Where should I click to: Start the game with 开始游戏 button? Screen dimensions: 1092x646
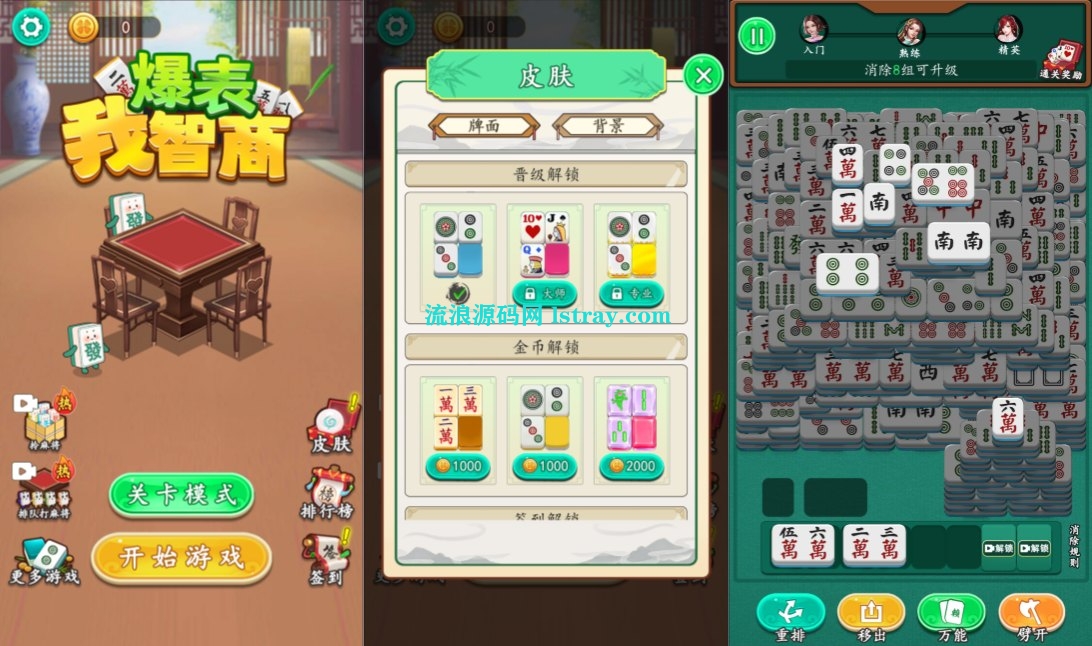click(x=181, y=558)
